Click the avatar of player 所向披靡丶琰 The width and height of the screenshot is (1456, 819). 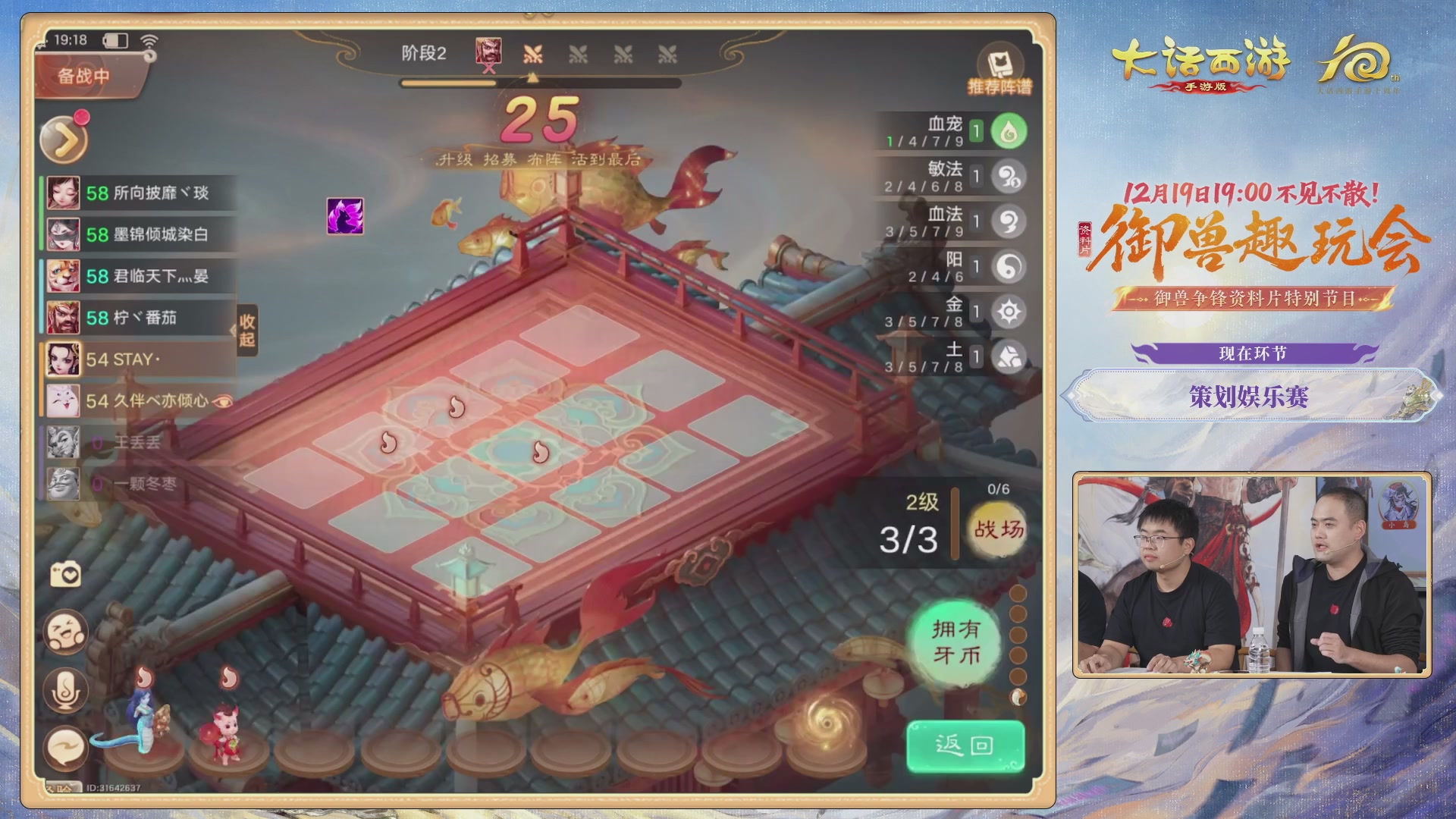pyautogui.click(x=64, y=193)
